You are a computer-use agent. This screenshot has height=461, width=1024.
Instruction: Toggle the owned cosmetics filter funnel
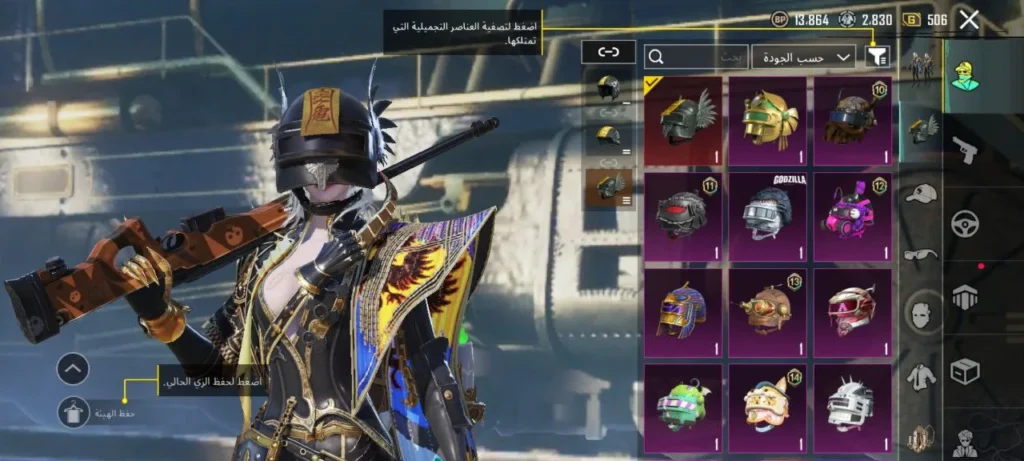[878, 57]
